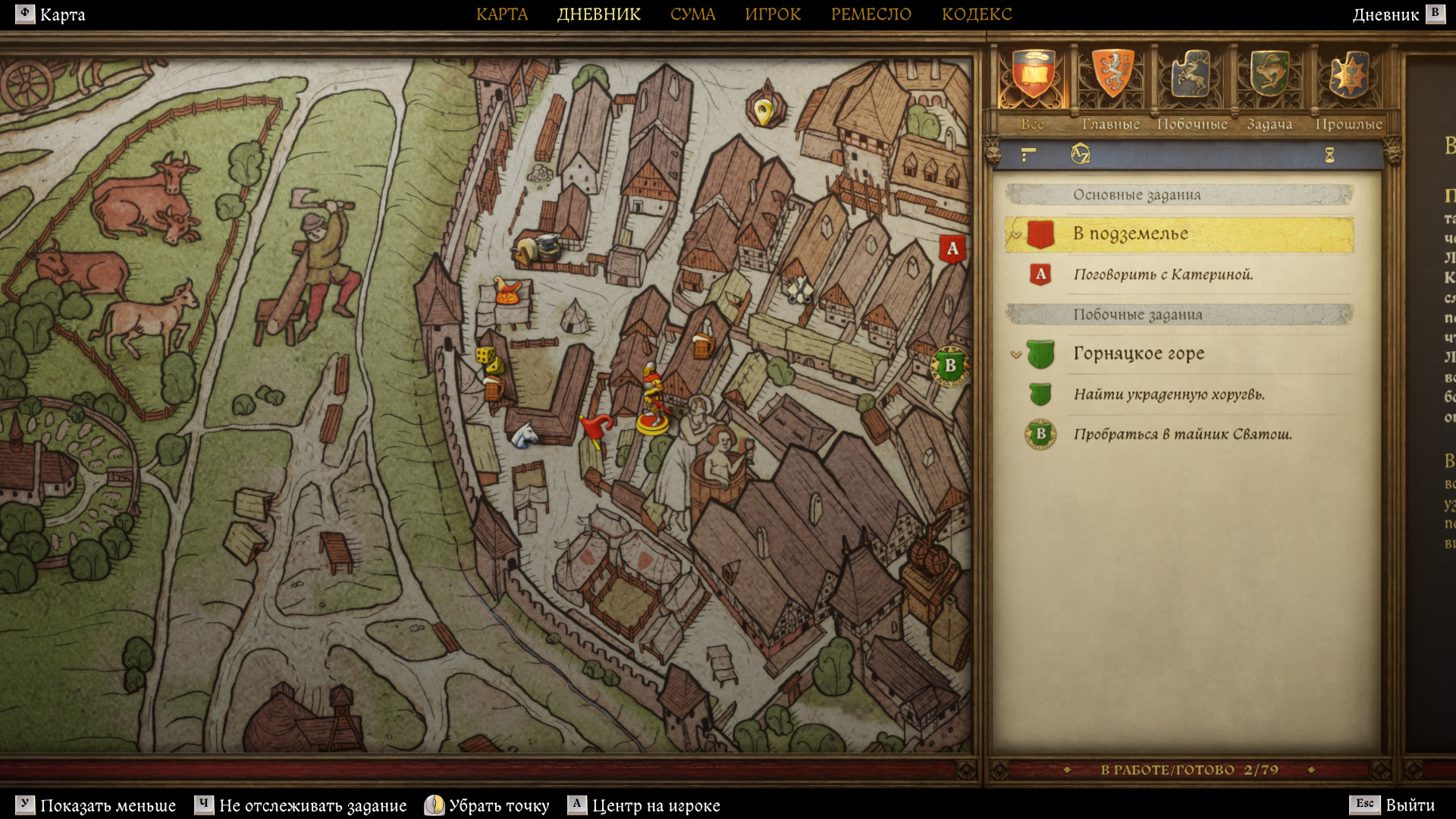Go to the ИГРОК player tab
The height and width of the screenshot is (819, 1456).
[772, 14]
